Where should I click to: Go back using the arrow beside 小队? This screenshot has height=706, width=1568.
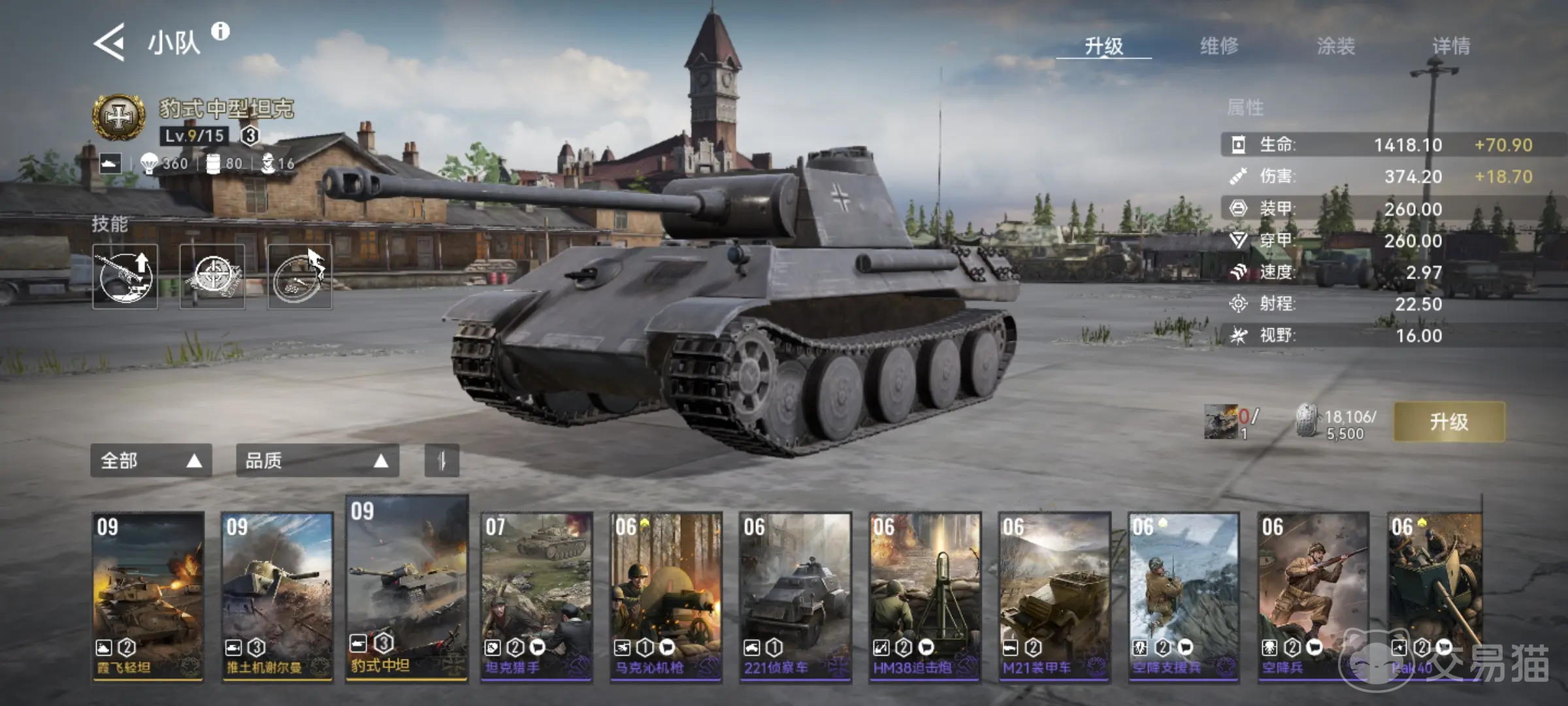coord(110,43)
